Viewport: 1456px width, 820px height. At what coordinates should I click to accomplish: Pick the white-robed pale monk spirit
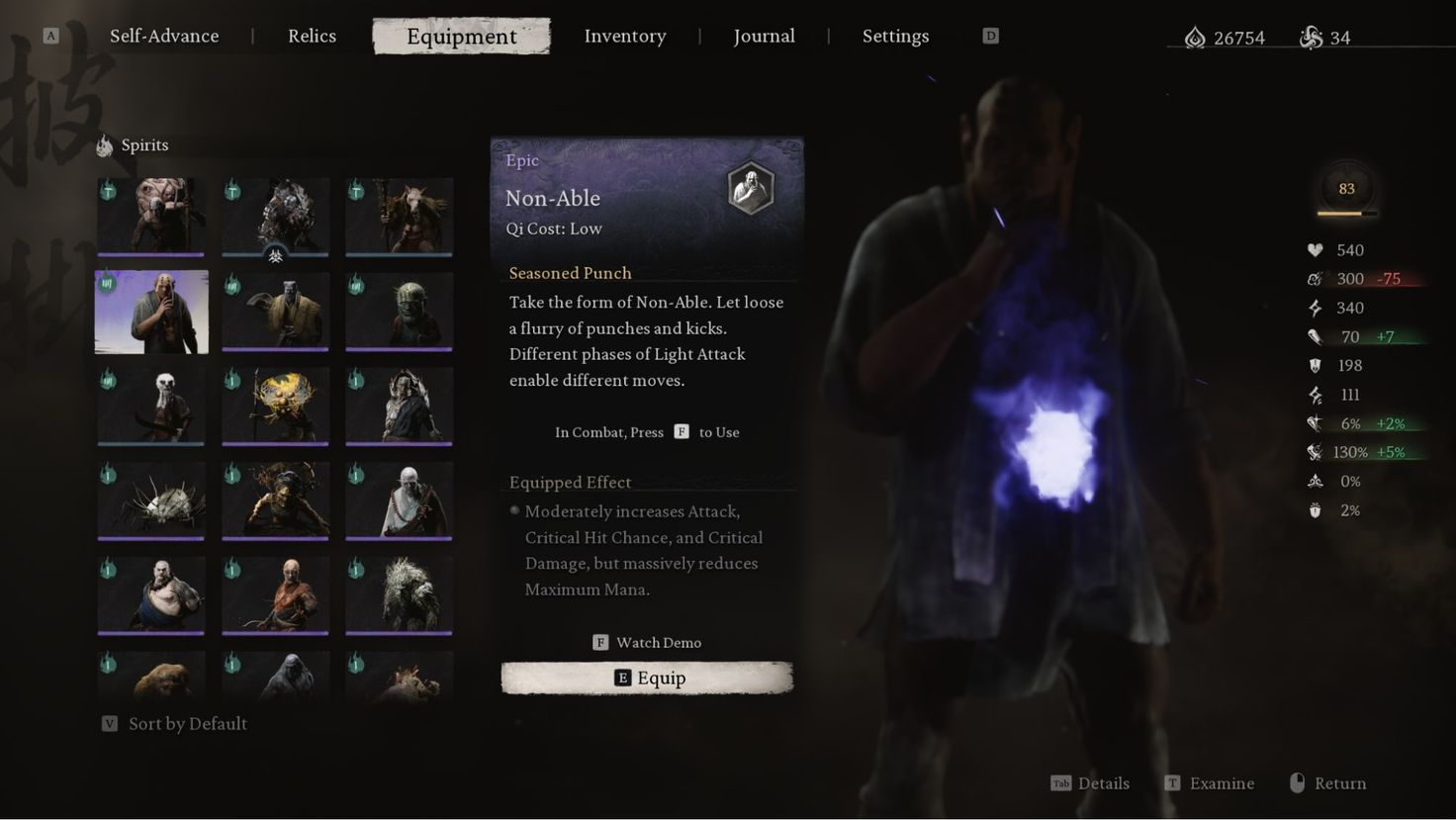click(x=400, y=501)
